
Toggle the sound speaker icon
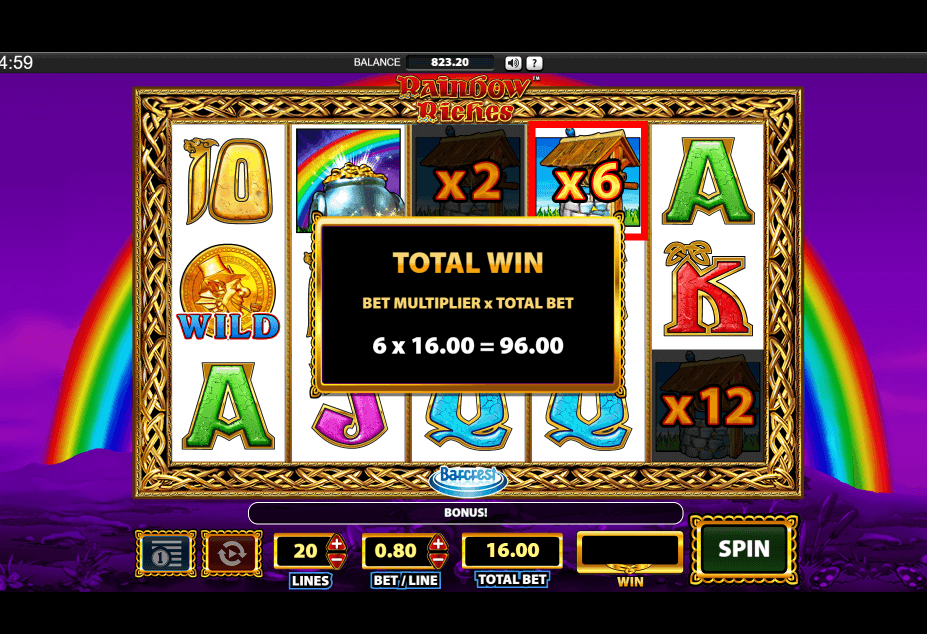pyautogui.click(x=513, y=62)
